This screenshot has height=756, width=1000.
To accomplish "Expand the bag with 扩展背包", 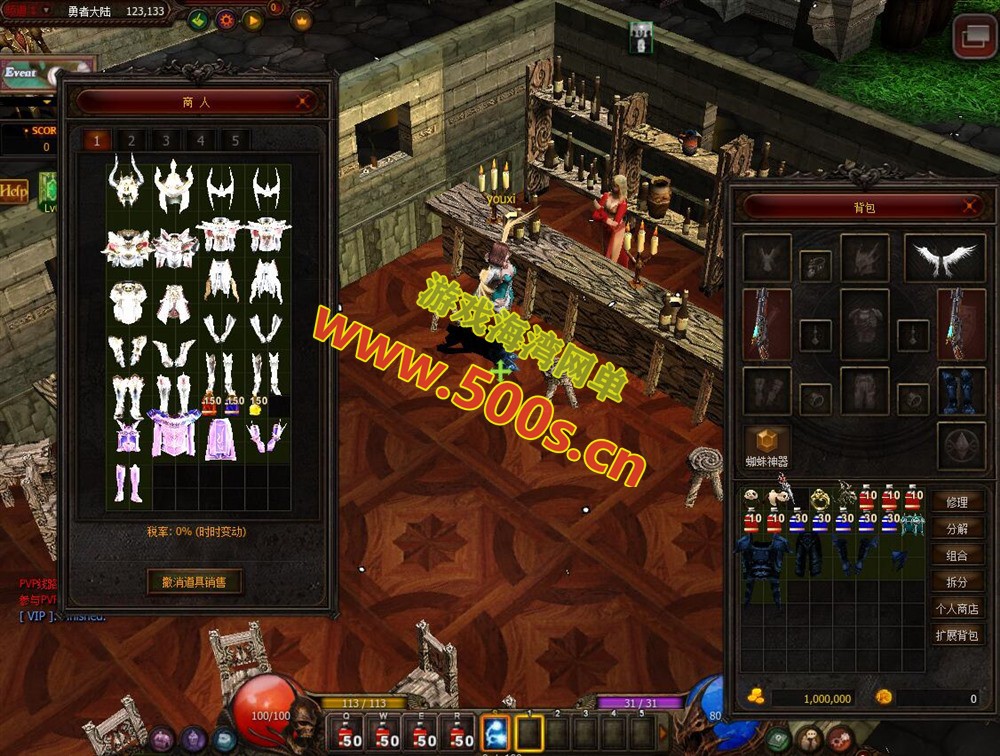I will point(956,635).
